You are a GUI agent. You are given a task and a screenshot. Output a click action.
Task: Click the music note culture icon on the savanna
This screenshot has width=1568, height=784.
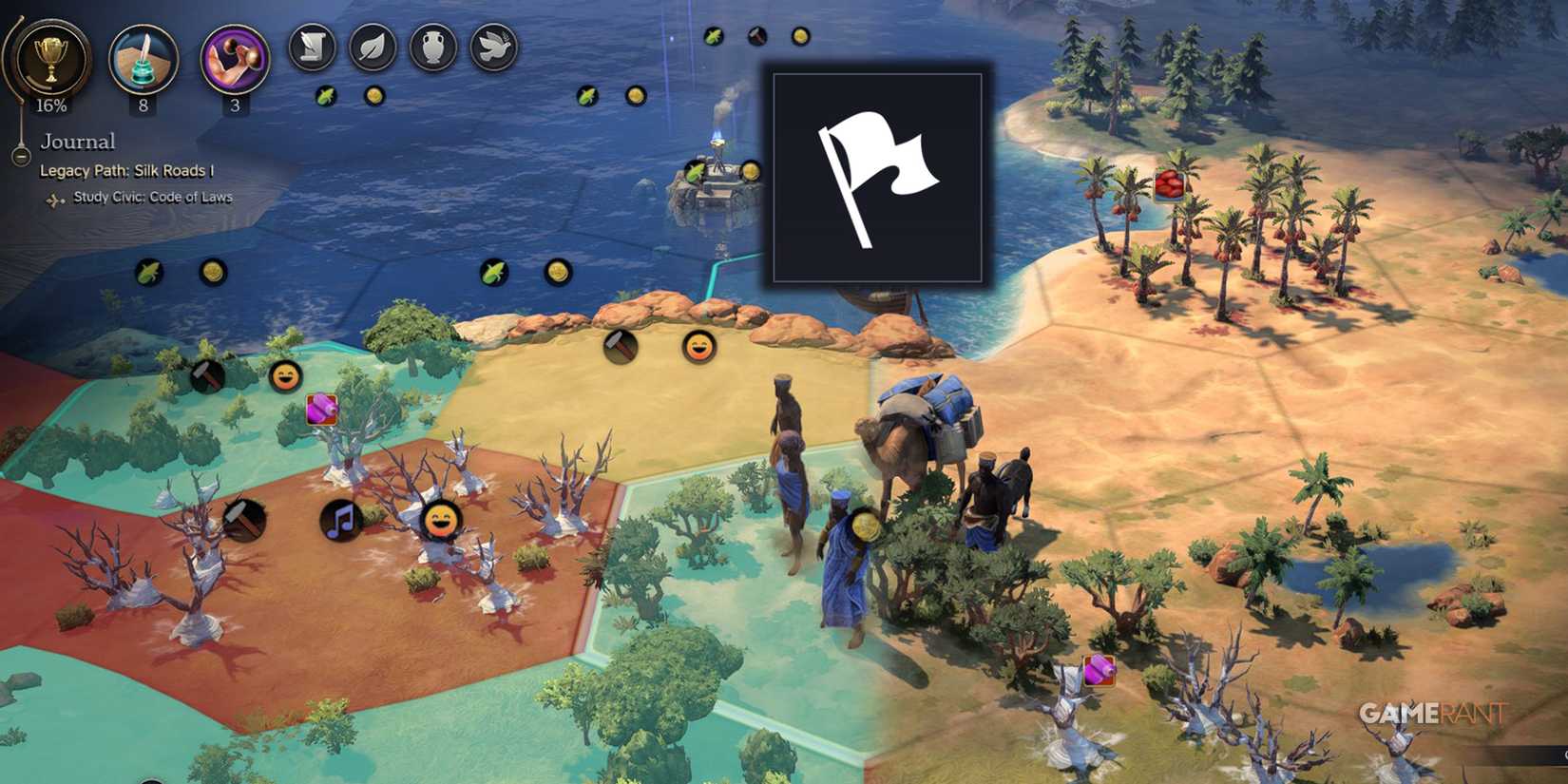[341, 521]
